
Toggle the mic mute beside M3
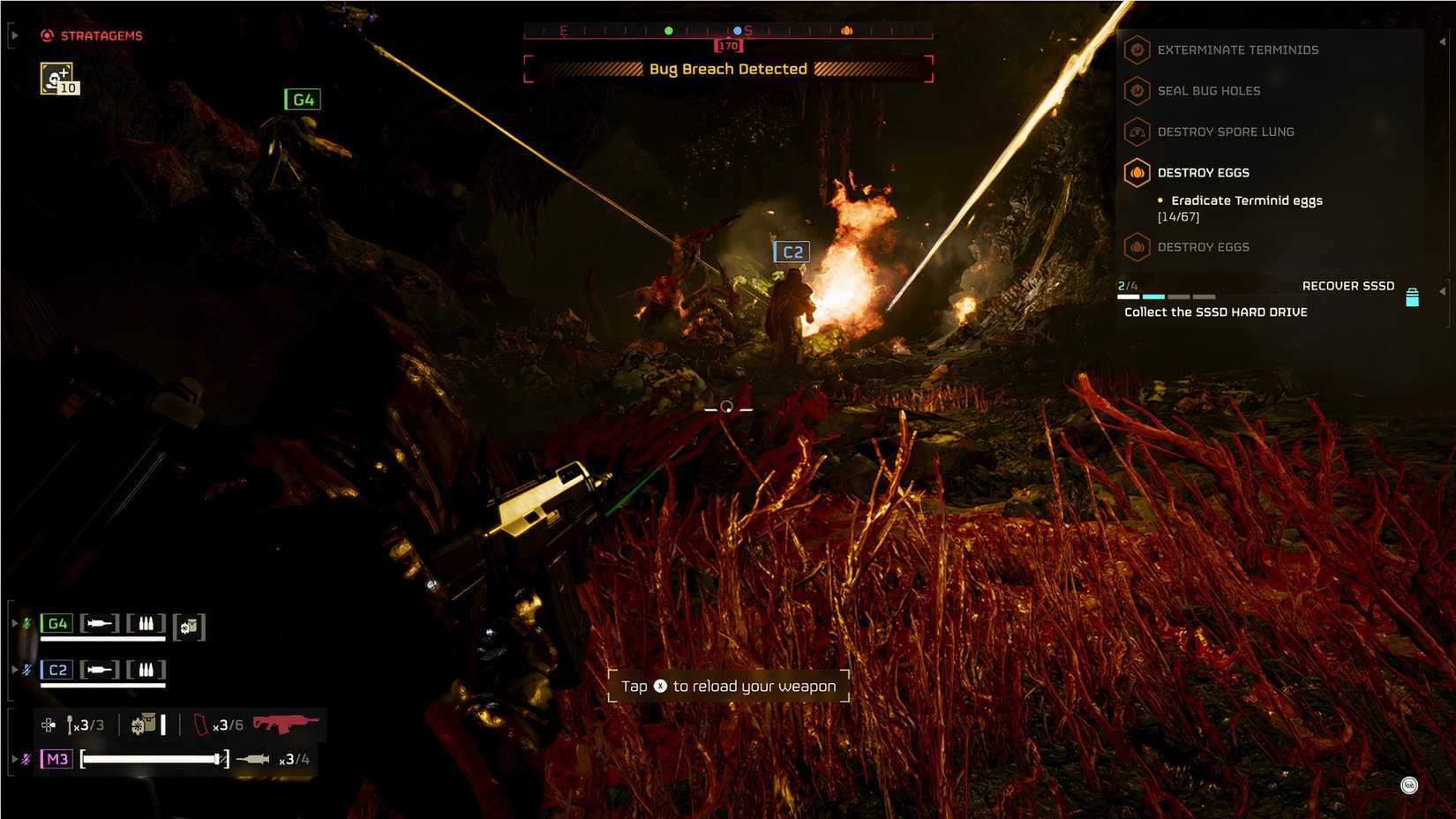point(26,758)
